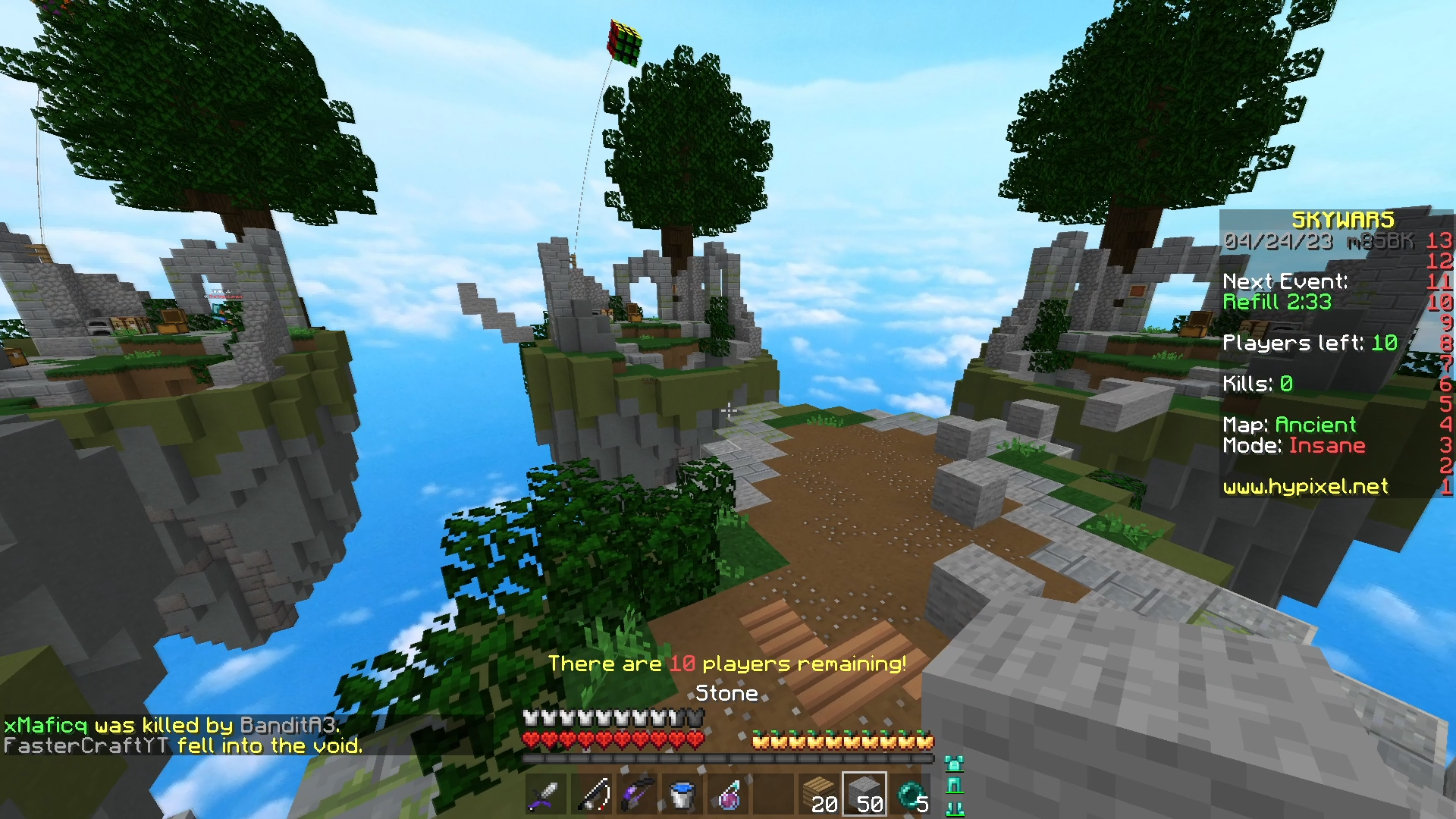Select the enchanted bow in the hotbar
The height and width of the screenshot is (819, 1456).
[x=637, y=793]
